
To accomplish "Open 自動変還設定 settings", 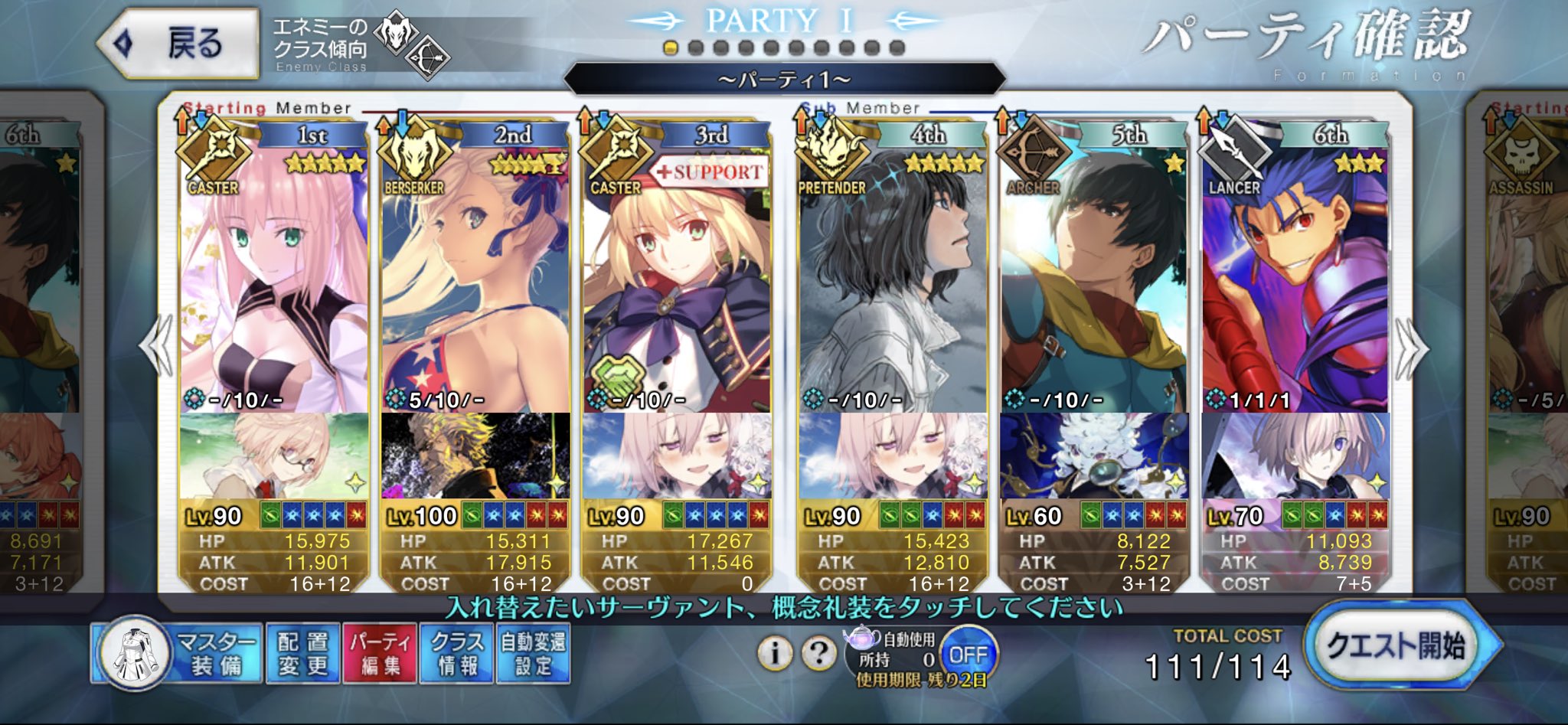I will (x=533, y=653).
